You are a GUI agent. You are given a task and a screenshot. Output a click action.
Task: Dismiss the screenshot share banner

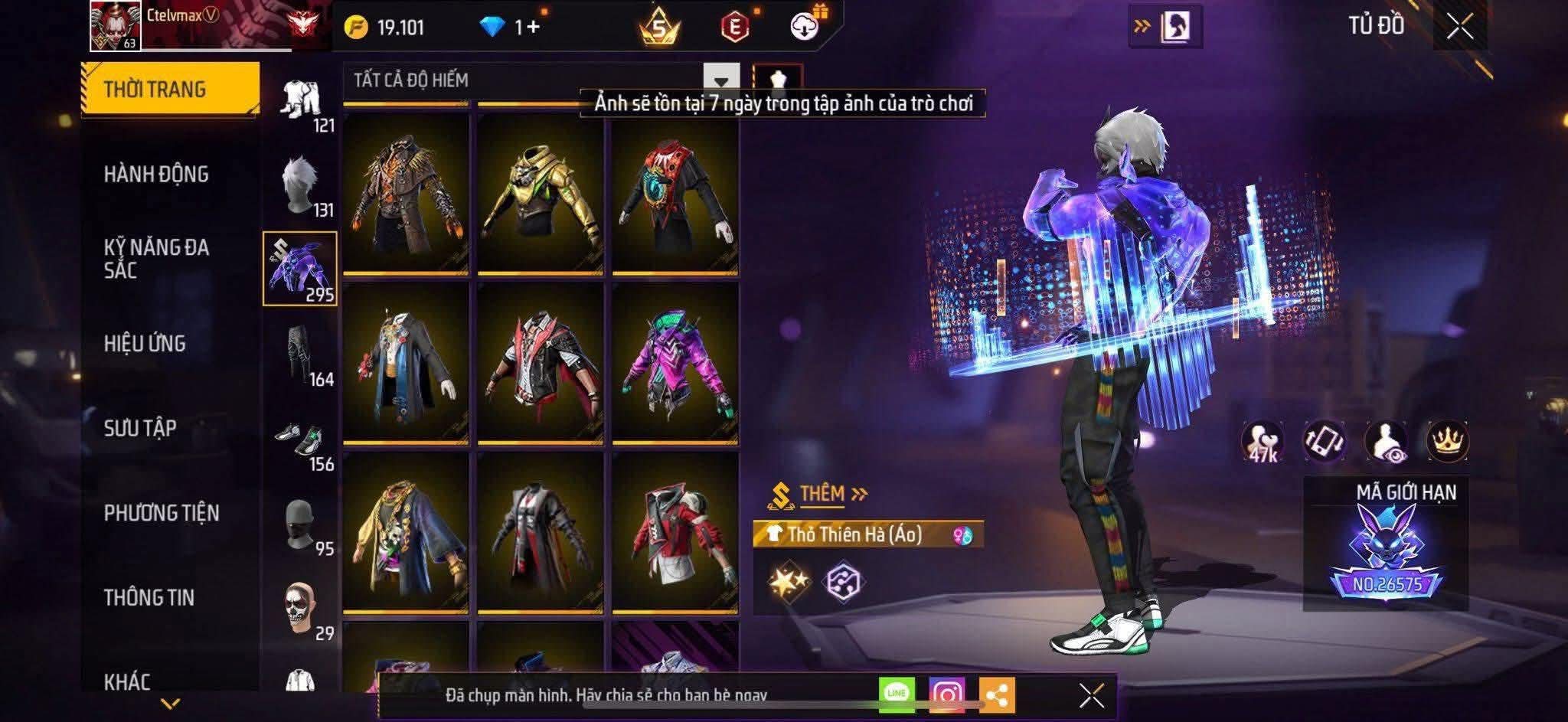[x=1091, y=695]
